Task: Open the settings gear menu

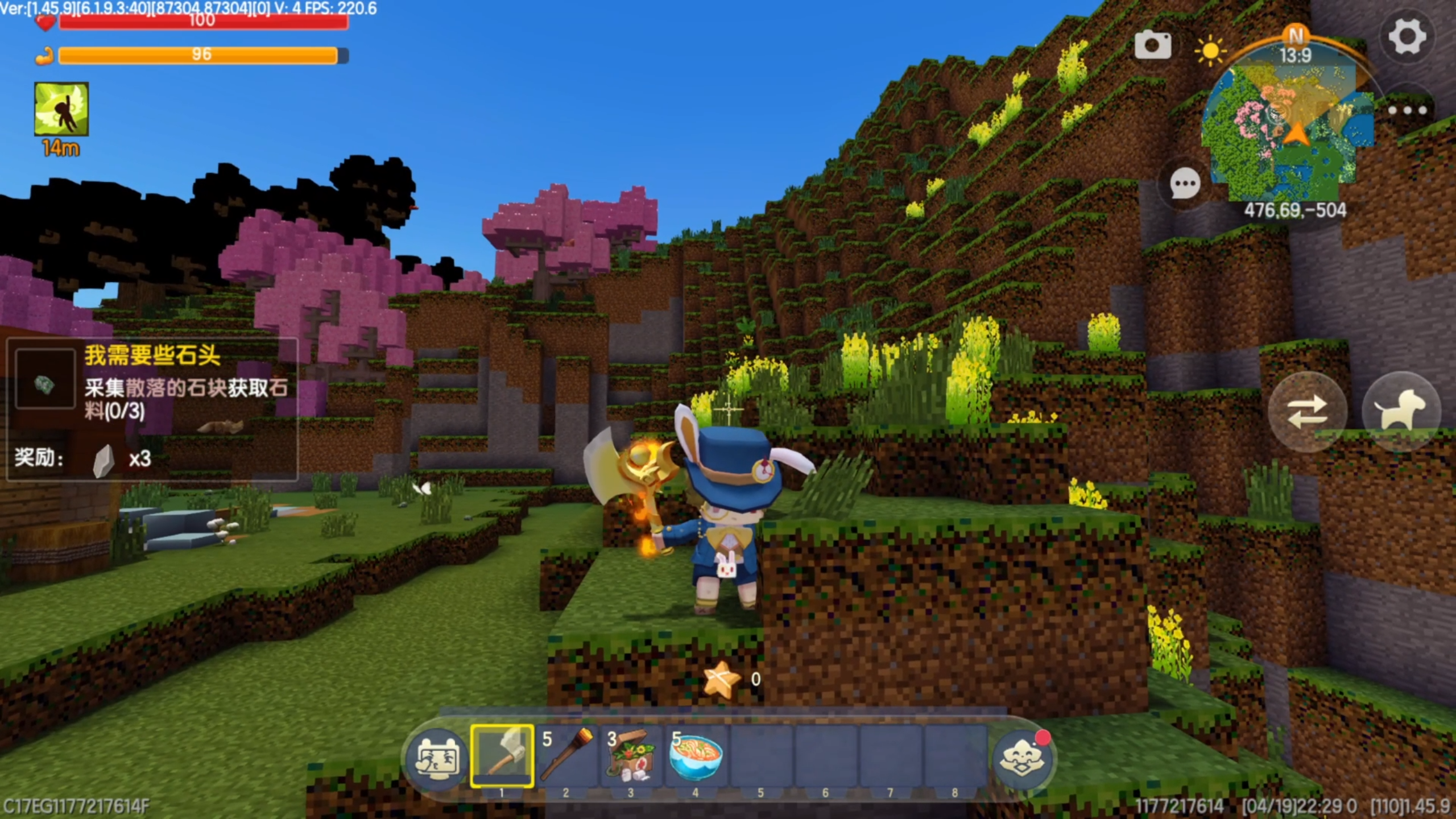Action: (1407, 37)
